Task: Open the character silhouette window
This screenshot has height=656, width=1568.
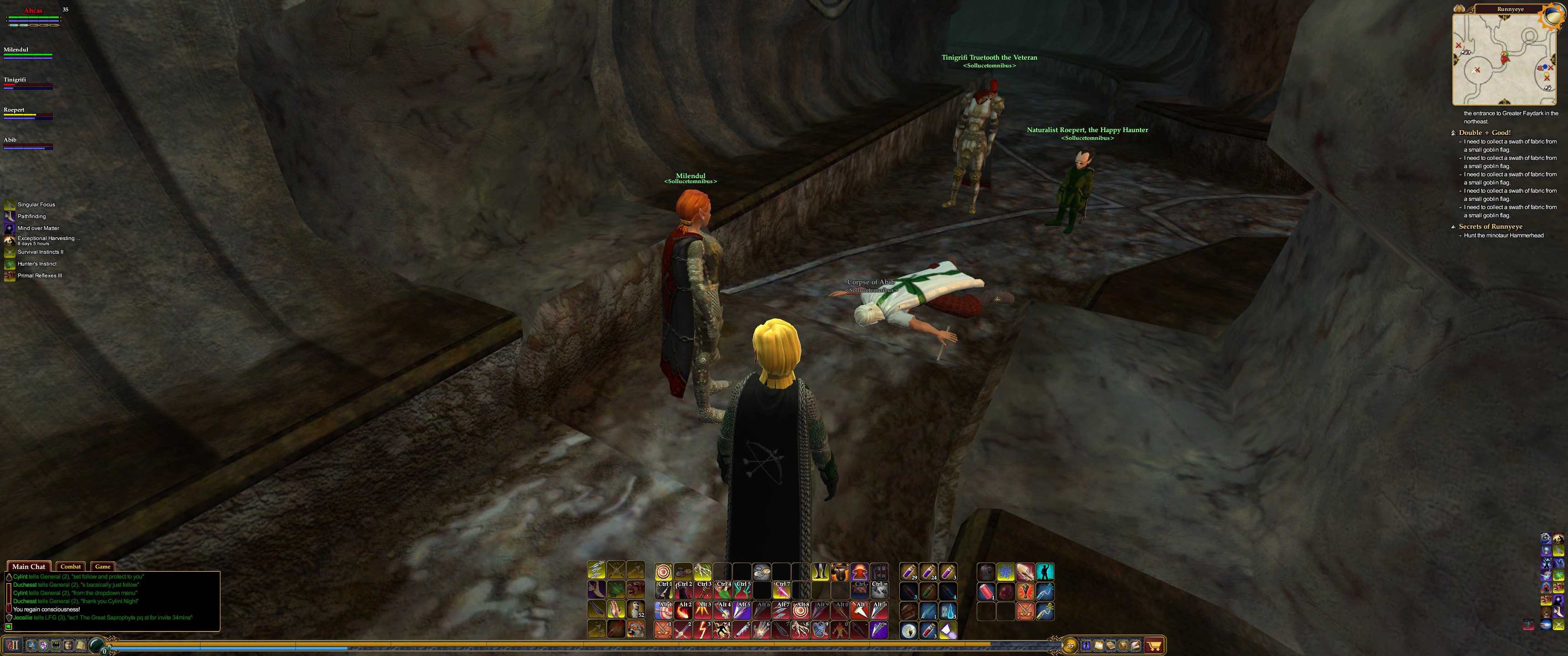Action: coord(1086,645)
